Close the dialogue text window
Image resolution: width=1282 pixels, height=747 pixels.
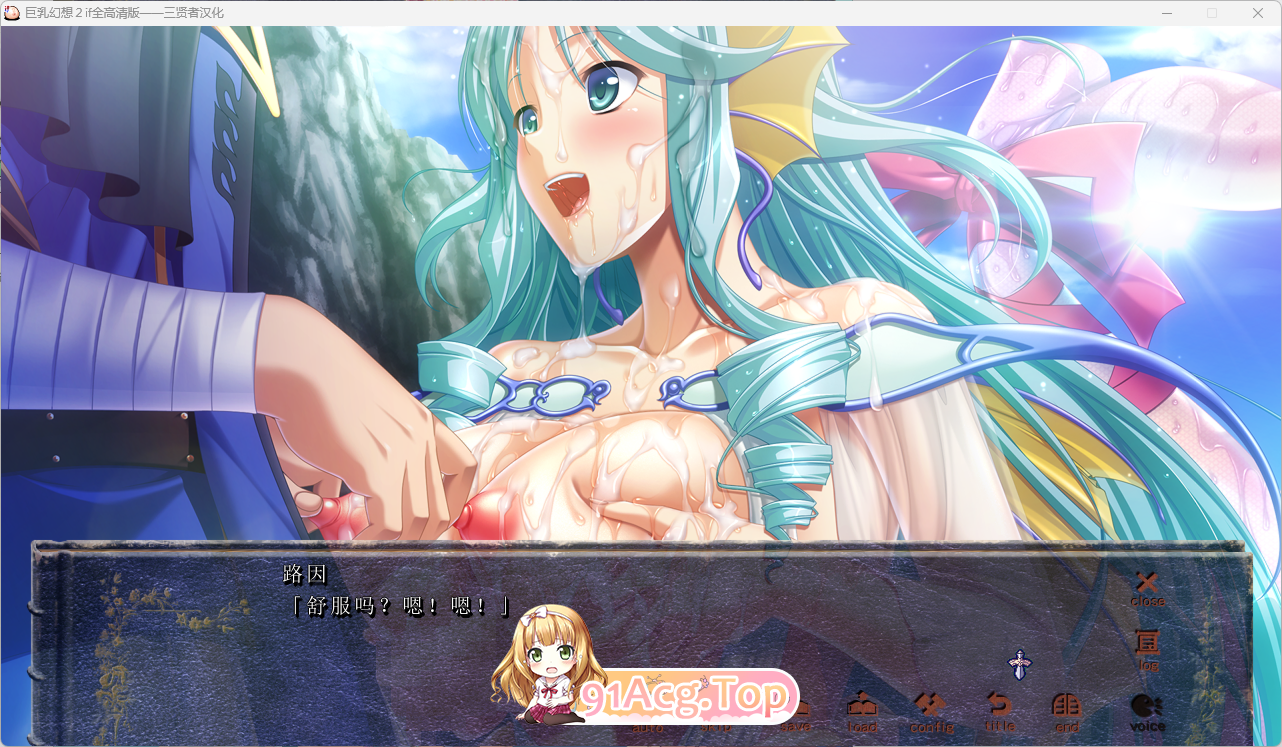[x=1147, y=588]
